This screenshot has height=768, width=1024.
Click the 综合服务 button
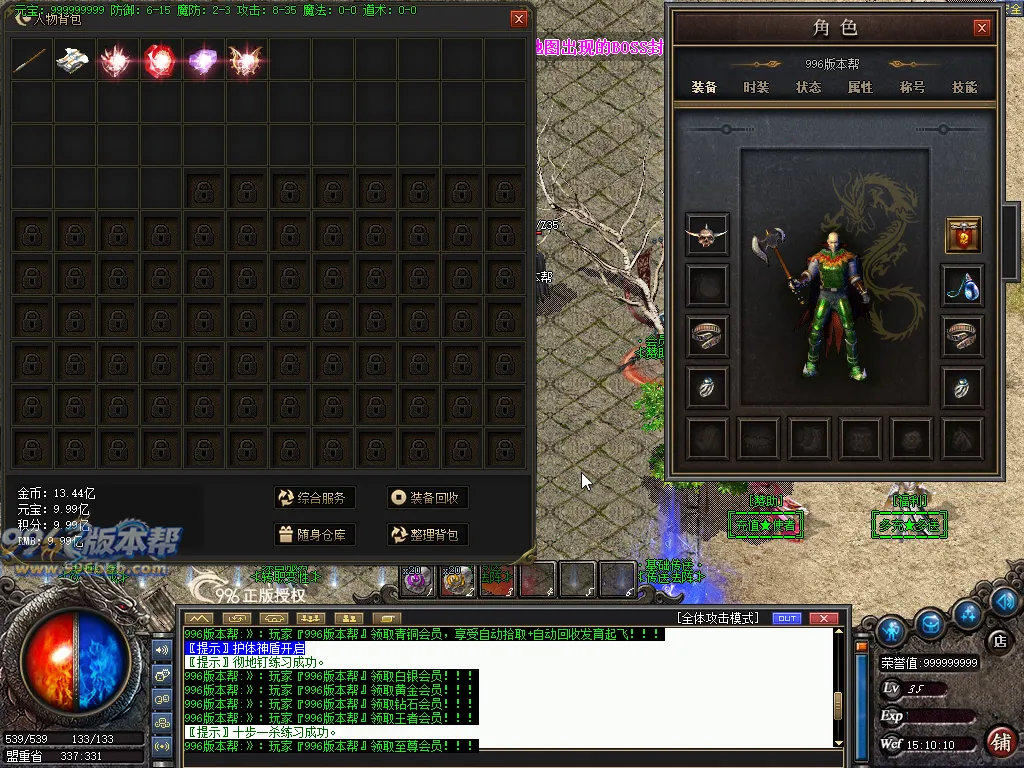(315, 498)
